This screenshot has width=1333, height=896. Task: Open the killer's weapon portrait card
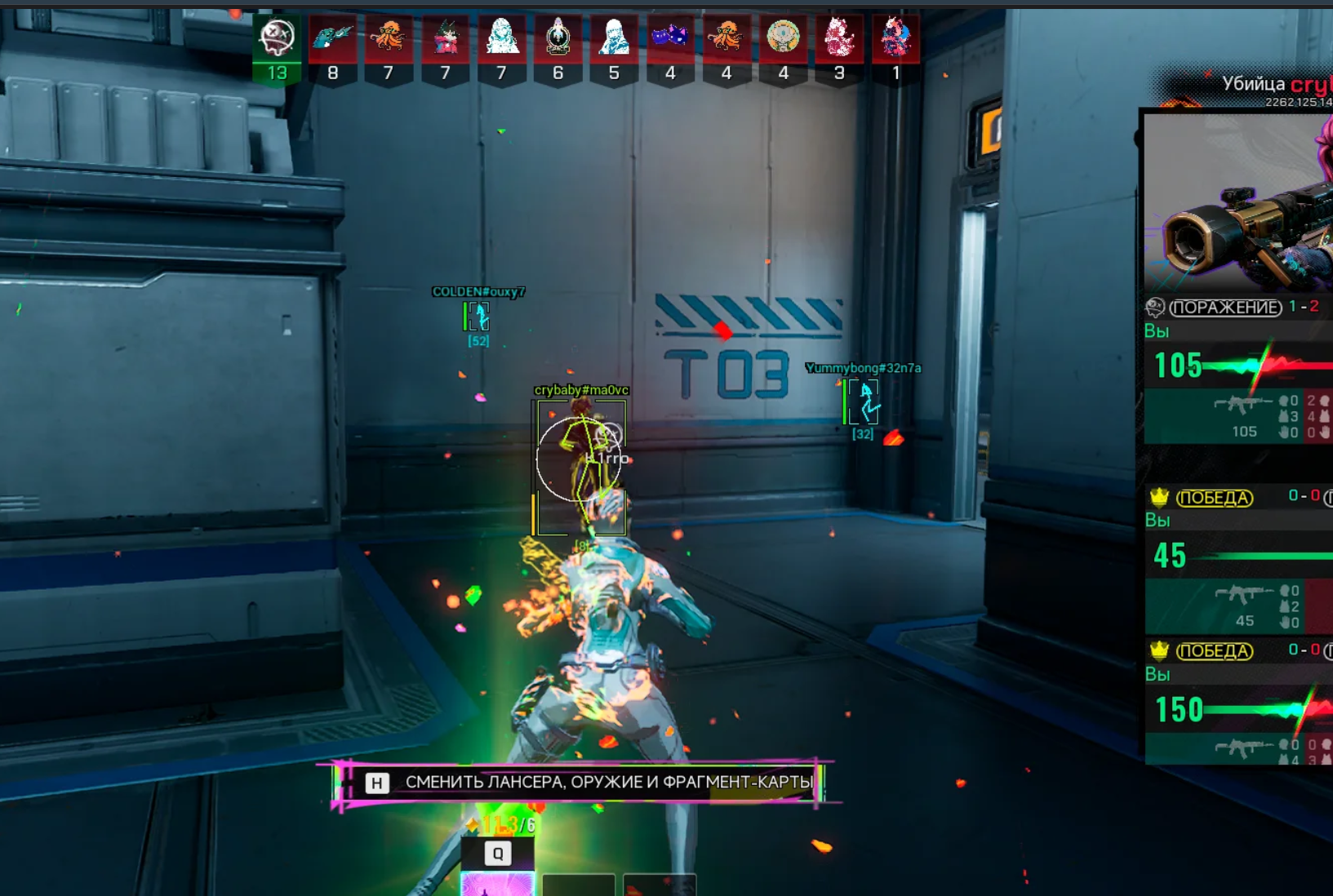pyautogui.click(x=1238, y=202)
